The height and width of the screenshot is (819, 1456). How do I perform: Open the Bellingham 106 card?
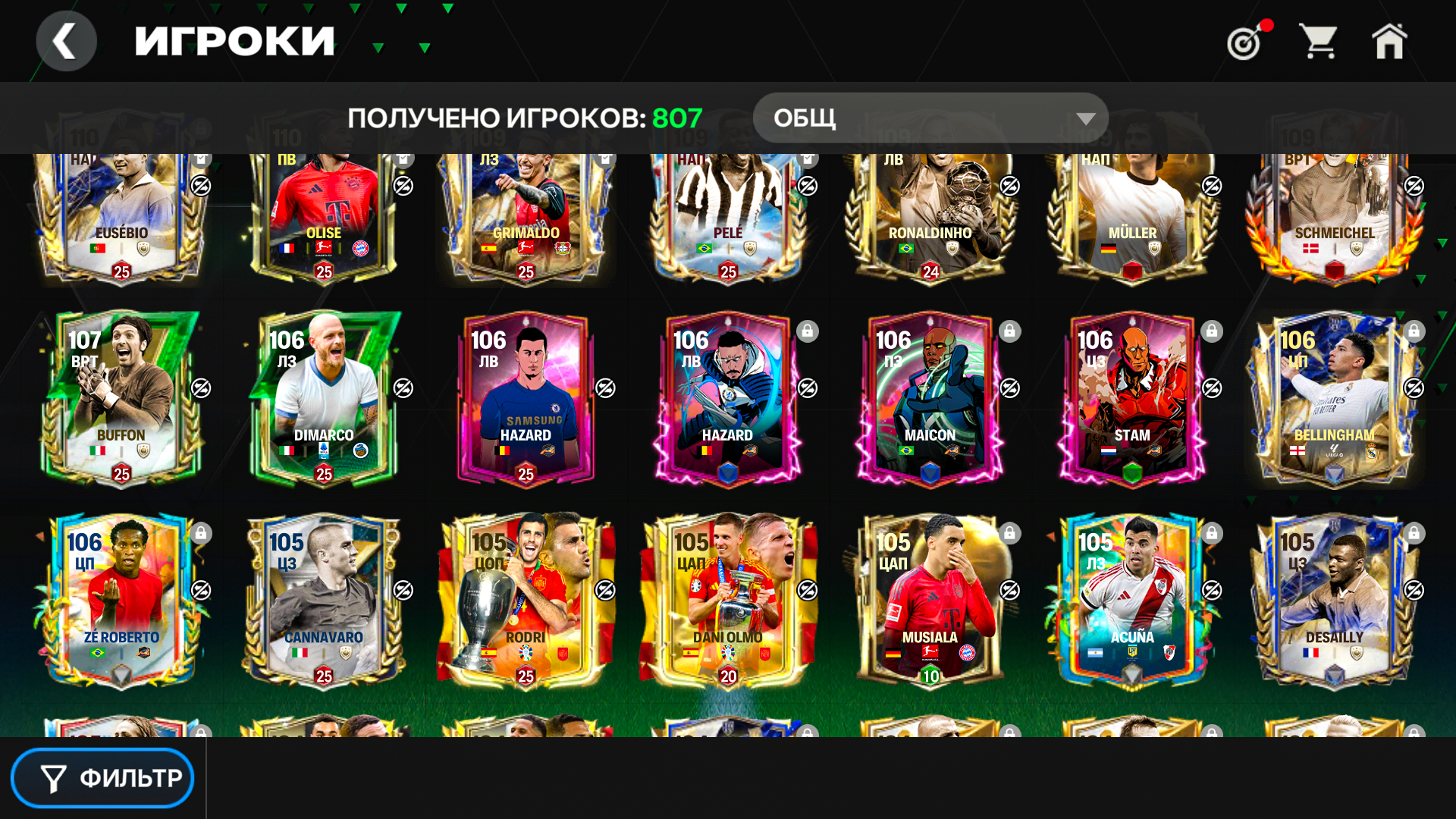[x=1334, y=398]
